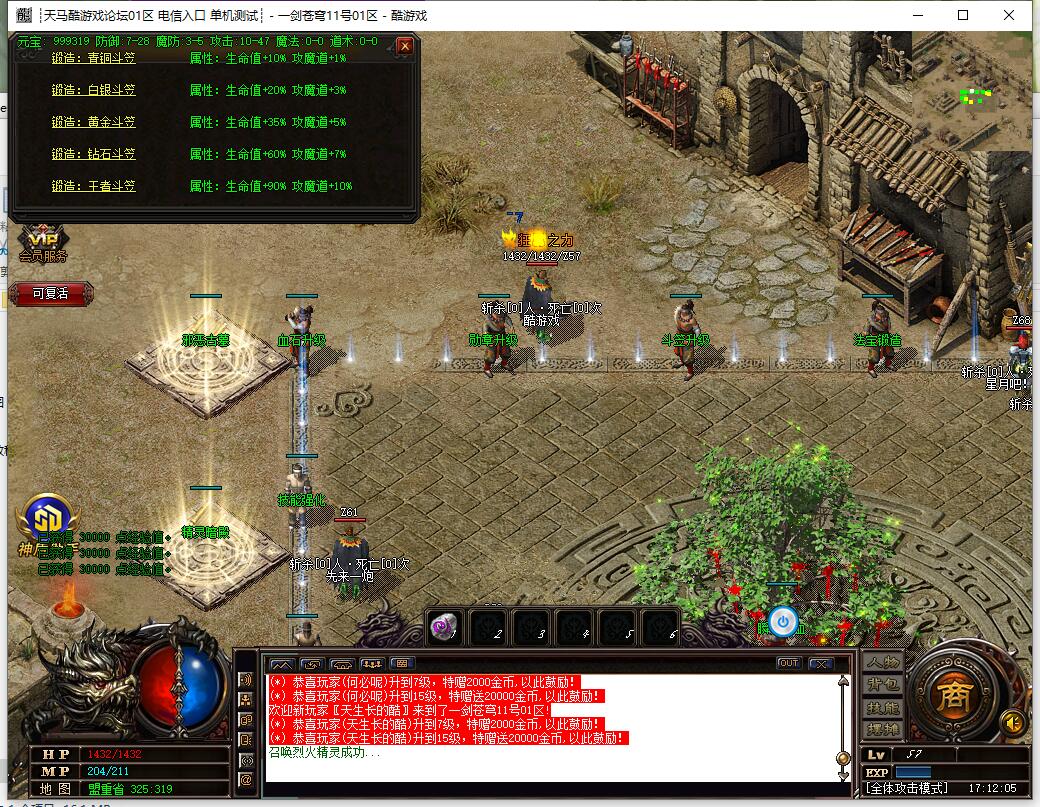Open the 神居秘境 gold coin icon

coord(46,518)
